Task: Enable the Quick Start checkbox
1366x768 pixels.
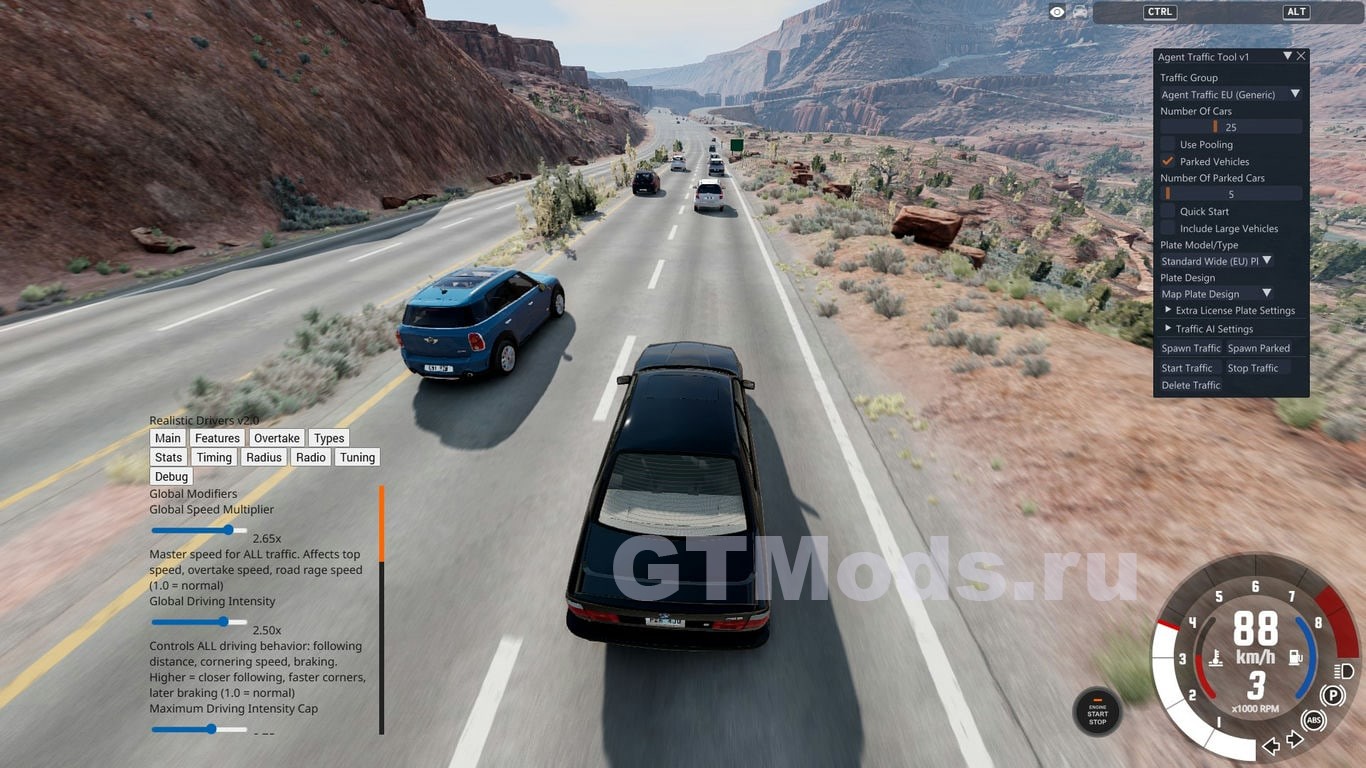Action: [1168, 211]
